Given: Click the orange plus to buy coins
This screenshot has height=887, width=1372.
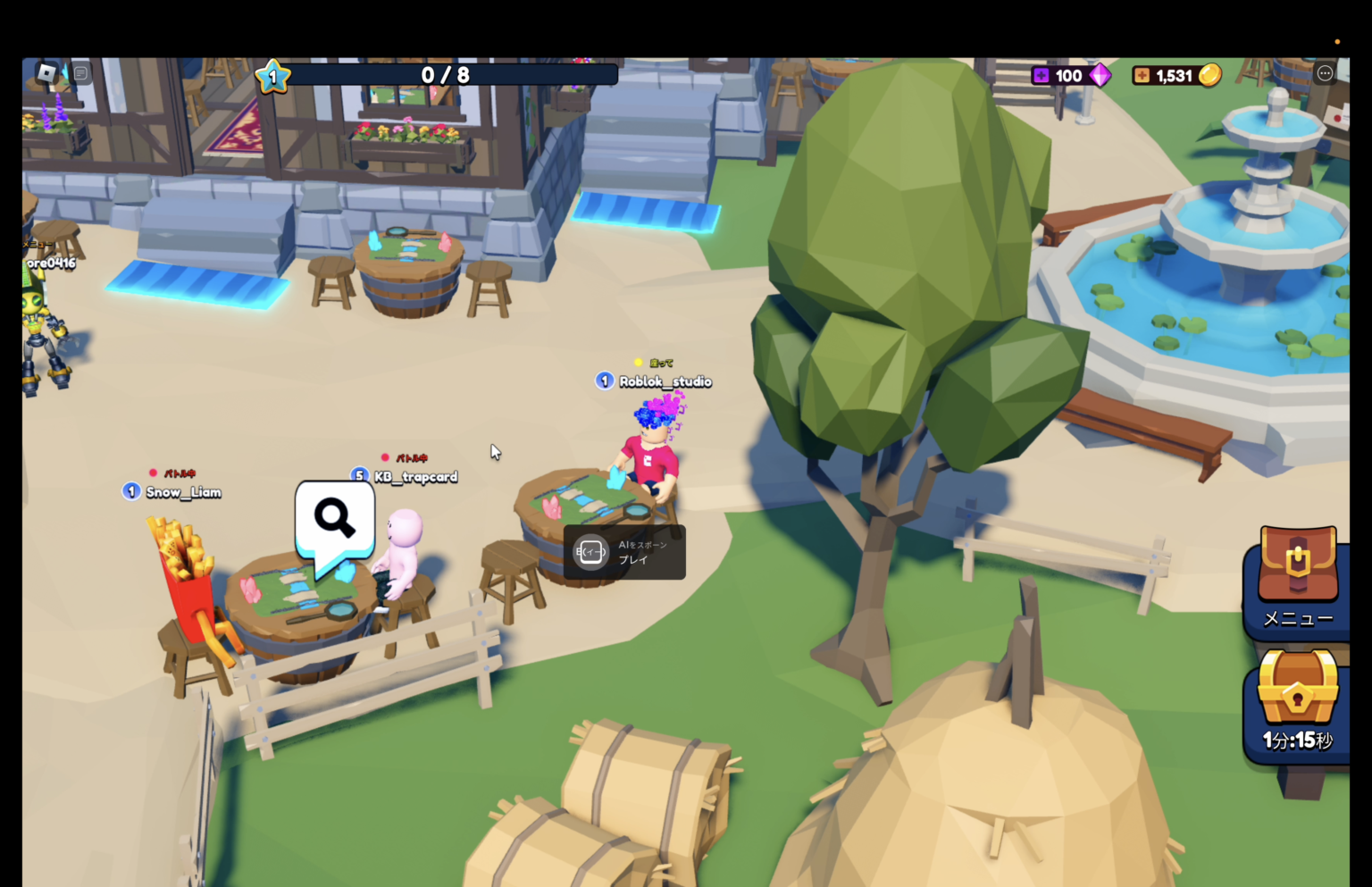Looking at the screenshot, I should coord(1141,75).
